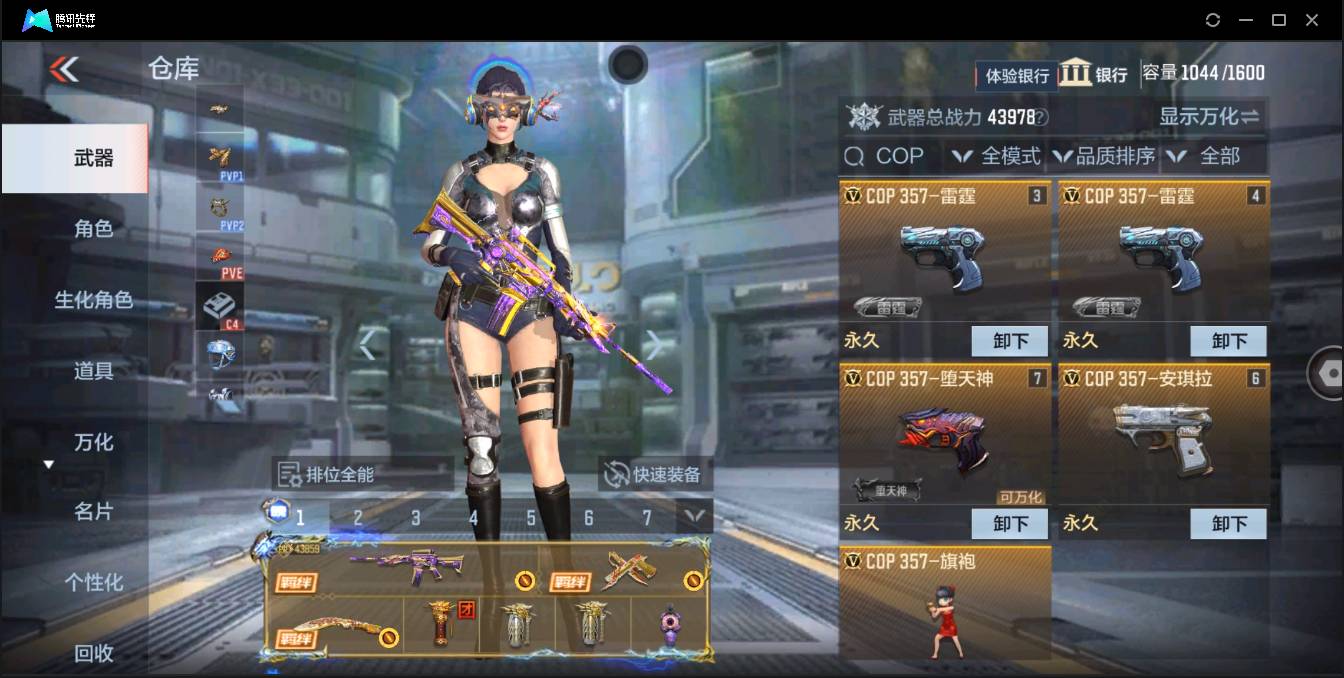
Task: Open the 个性化 tab
Action: [94, 582]
